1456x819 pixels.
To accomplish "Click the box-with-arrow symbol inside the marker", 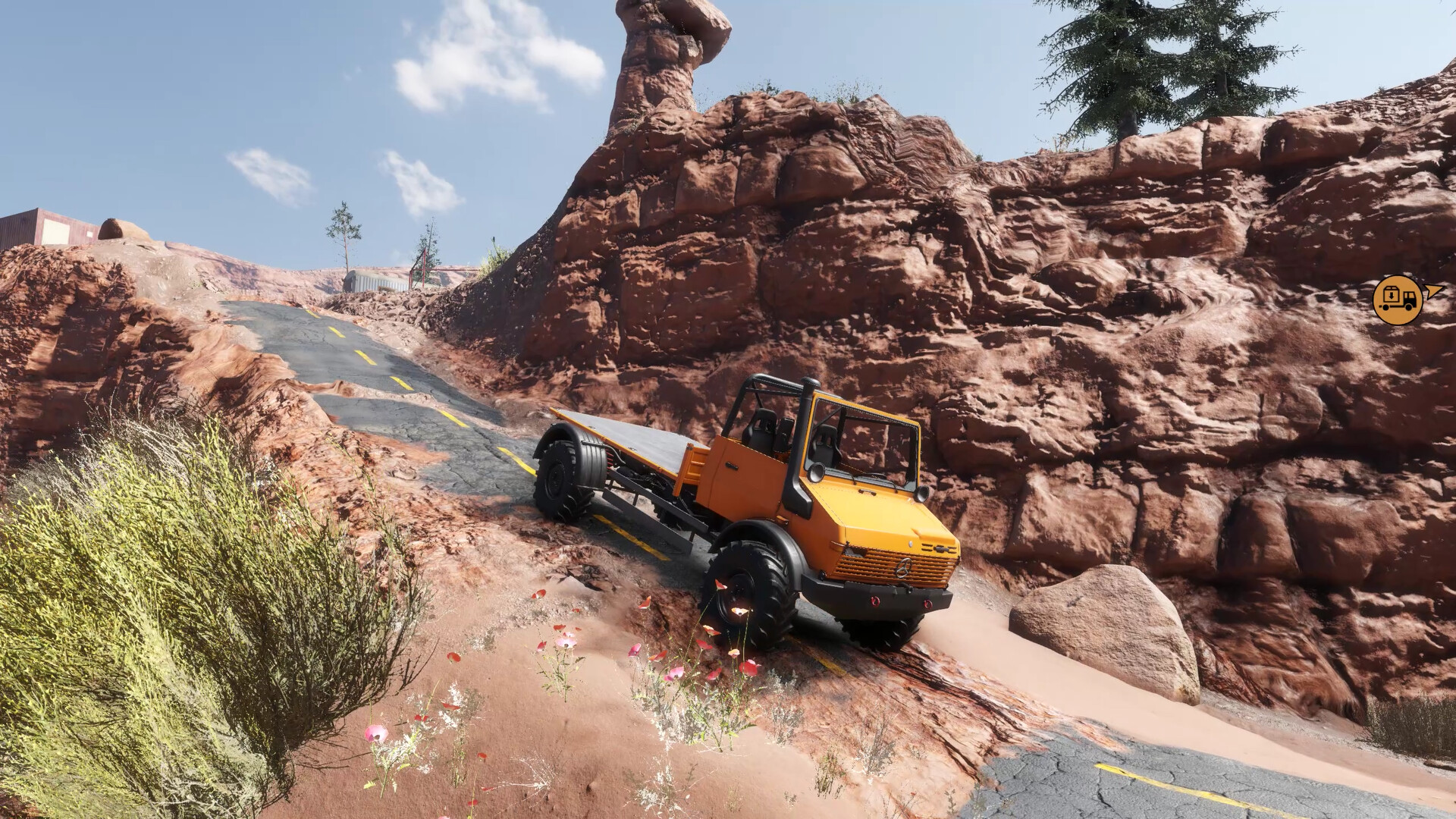I will click(1392, 295).
